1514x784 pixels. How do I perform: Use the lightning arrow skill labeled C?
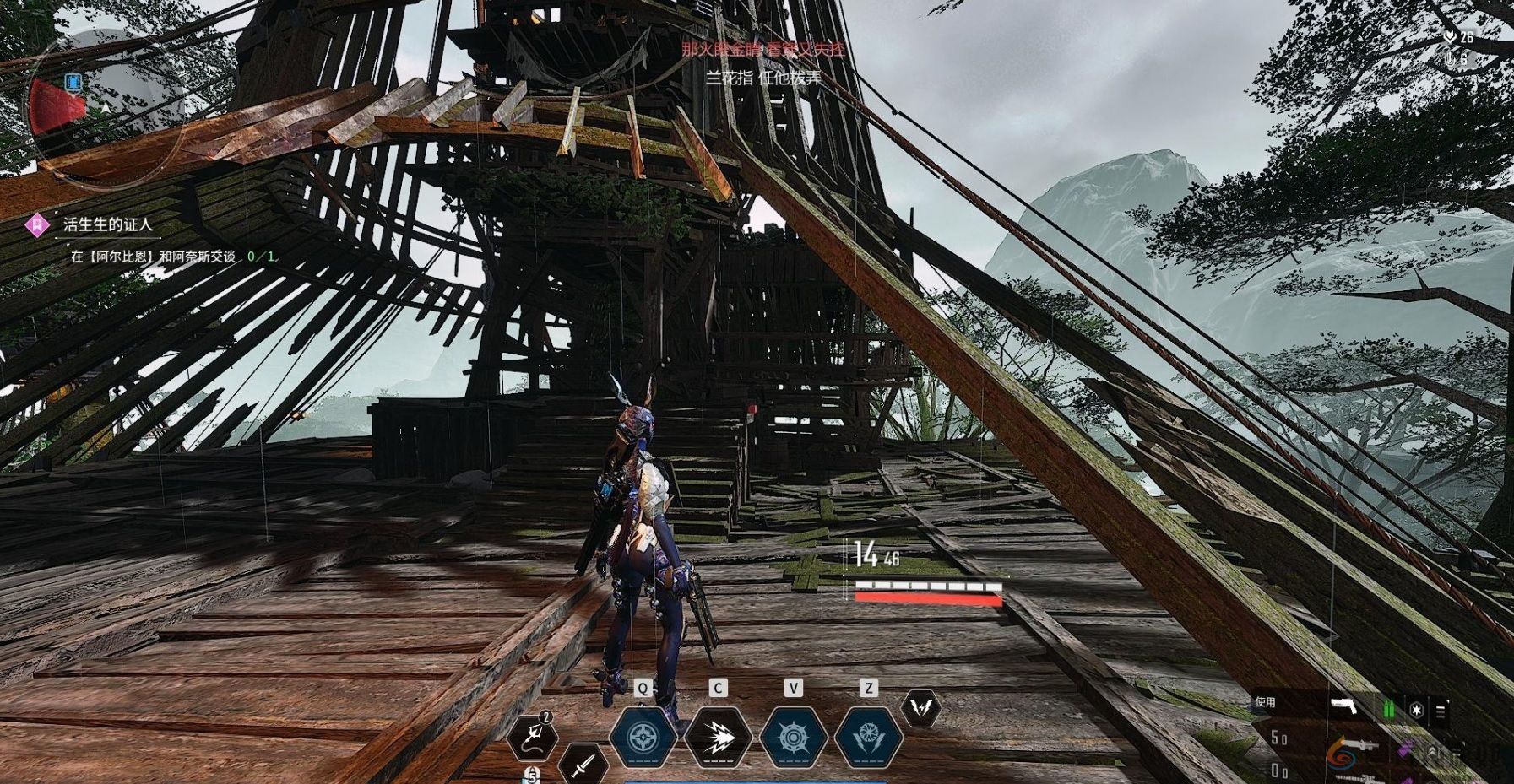pyautogui.click(x=717, y=737)
